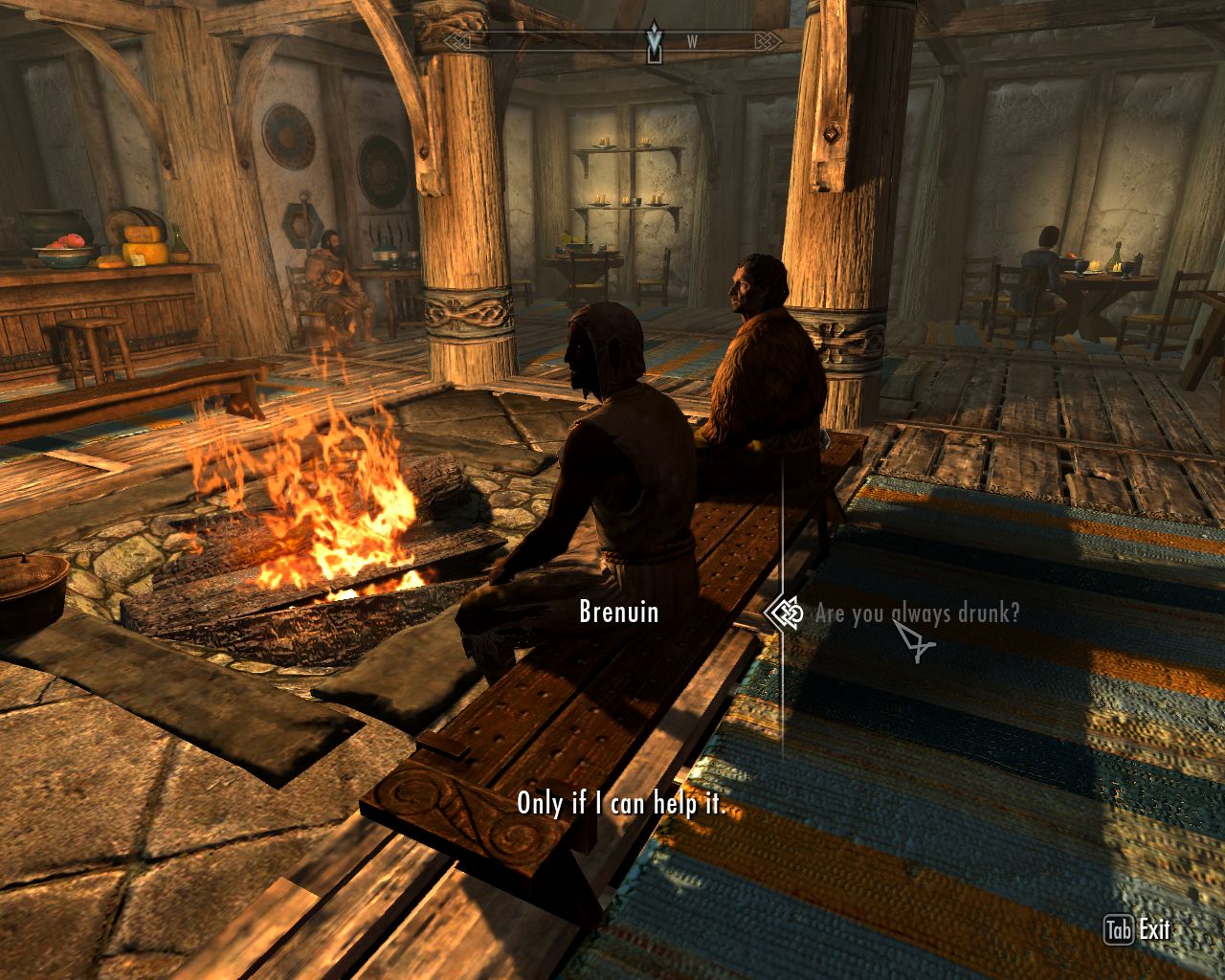Exit the conversation with Brenuin
This screenshot has width=1225, height=980.
[1153, 927]
